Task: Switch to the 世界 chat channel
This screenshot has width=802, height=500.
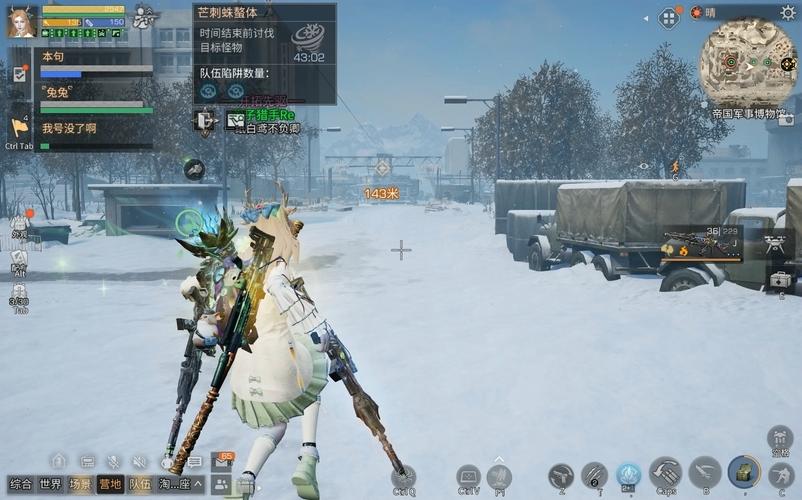Action: (x=50, y=484)
